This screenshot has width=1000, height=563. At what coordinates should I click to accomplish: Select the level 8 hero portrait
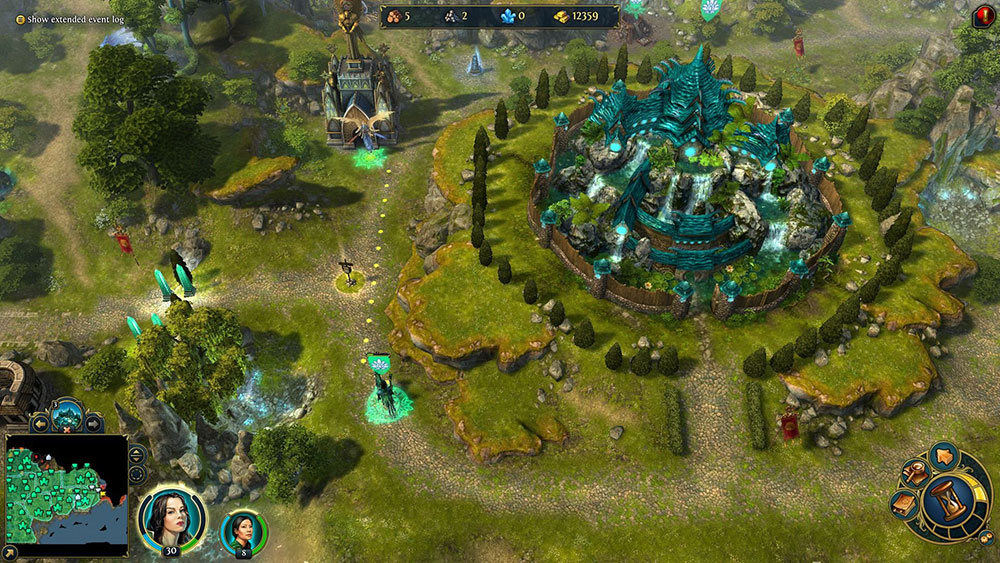point(243,531)
